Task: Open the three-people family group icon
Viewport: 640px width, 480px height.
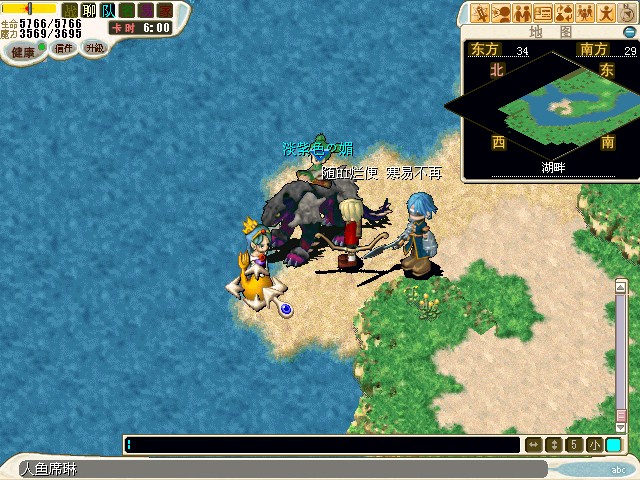Action: [x=584, y=13]
